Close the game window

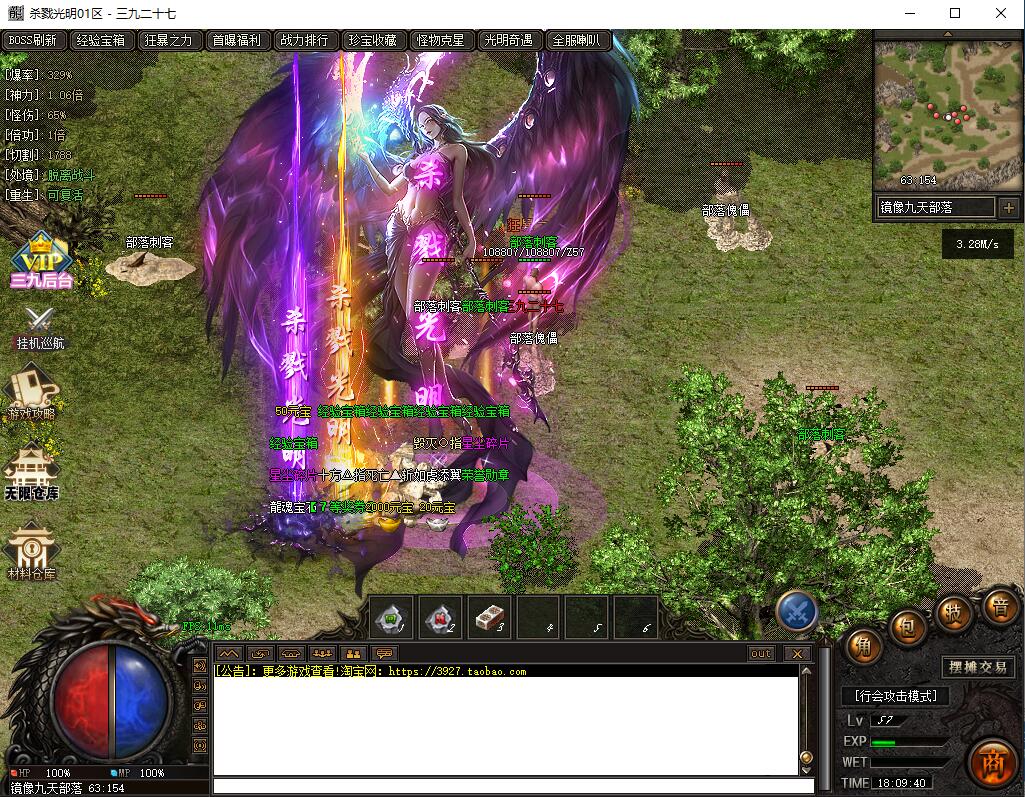pyautogui.click(x=1001, y=13)
